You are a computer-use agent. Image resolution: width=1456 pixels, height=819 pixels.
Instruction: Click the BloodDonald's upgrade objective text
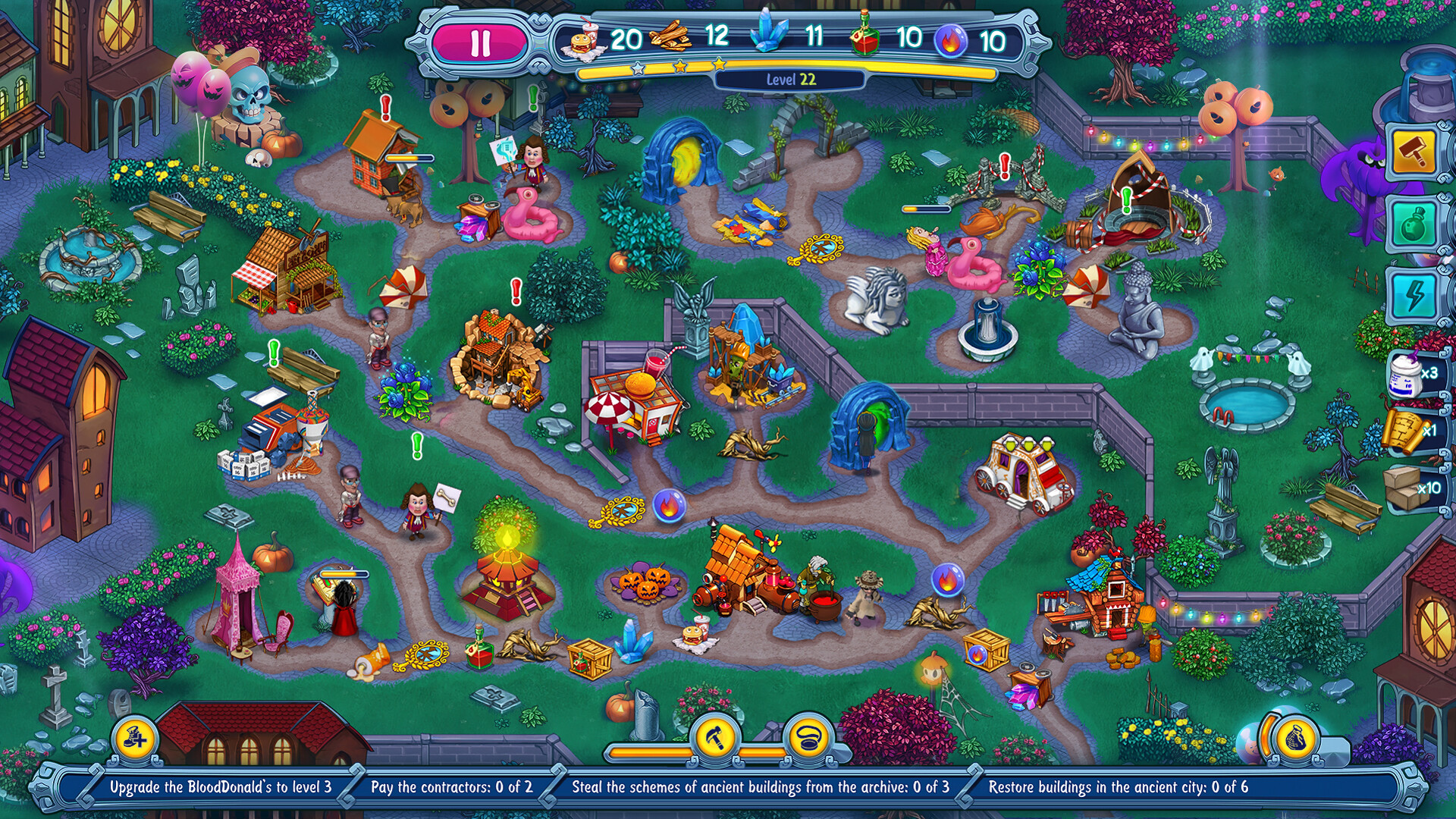click(x=220, y=787)
